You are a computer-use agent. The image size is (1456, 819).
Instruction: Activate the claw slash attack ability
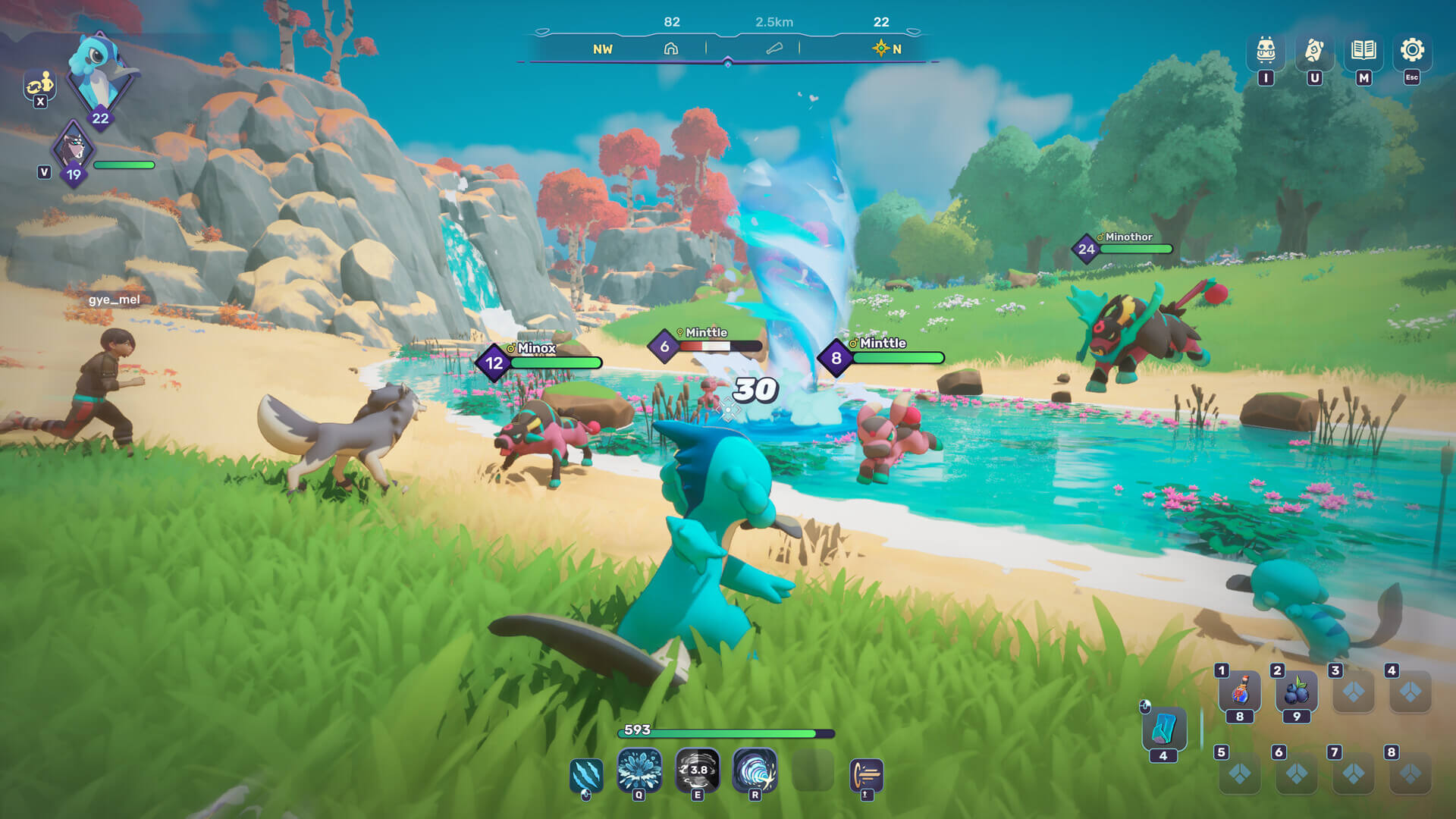point(586,774)
